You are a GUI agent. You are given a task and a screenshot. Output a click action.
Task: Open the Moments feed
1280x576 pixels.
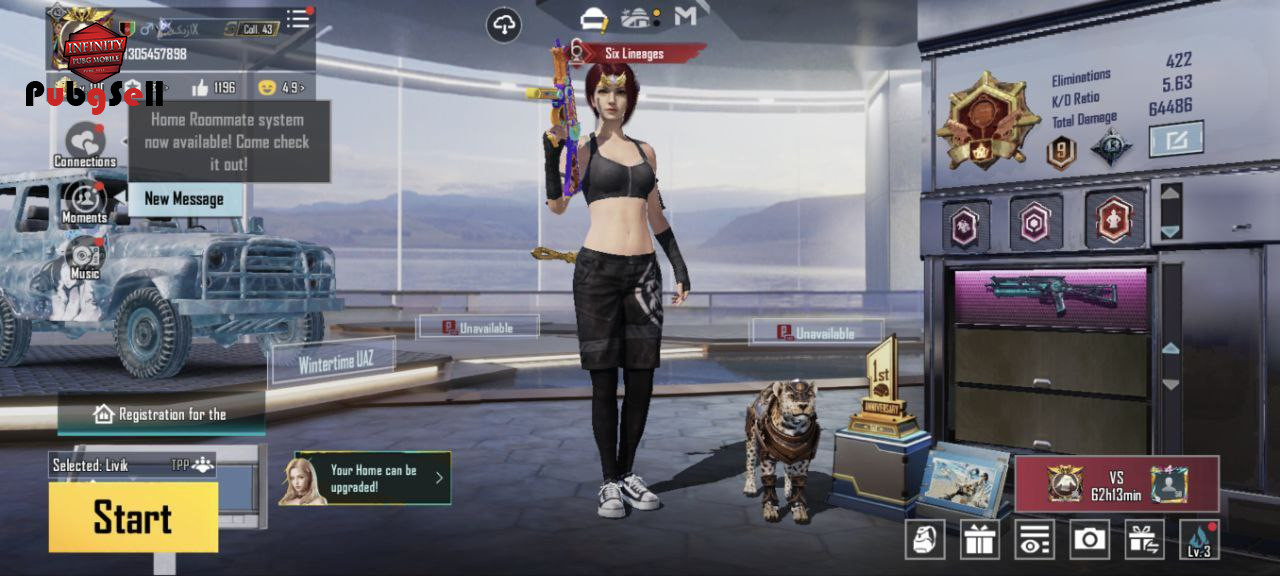[85, 201]
